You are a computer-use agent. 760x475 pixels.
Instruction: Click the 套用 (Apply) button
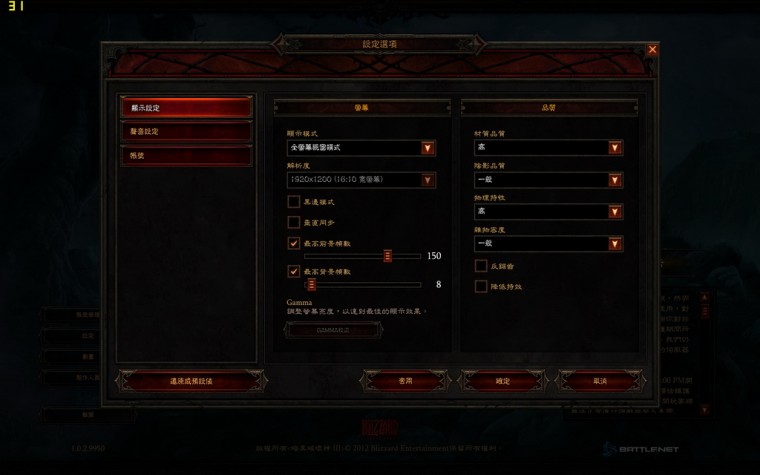pyautogui.click(x=404, y=381)
